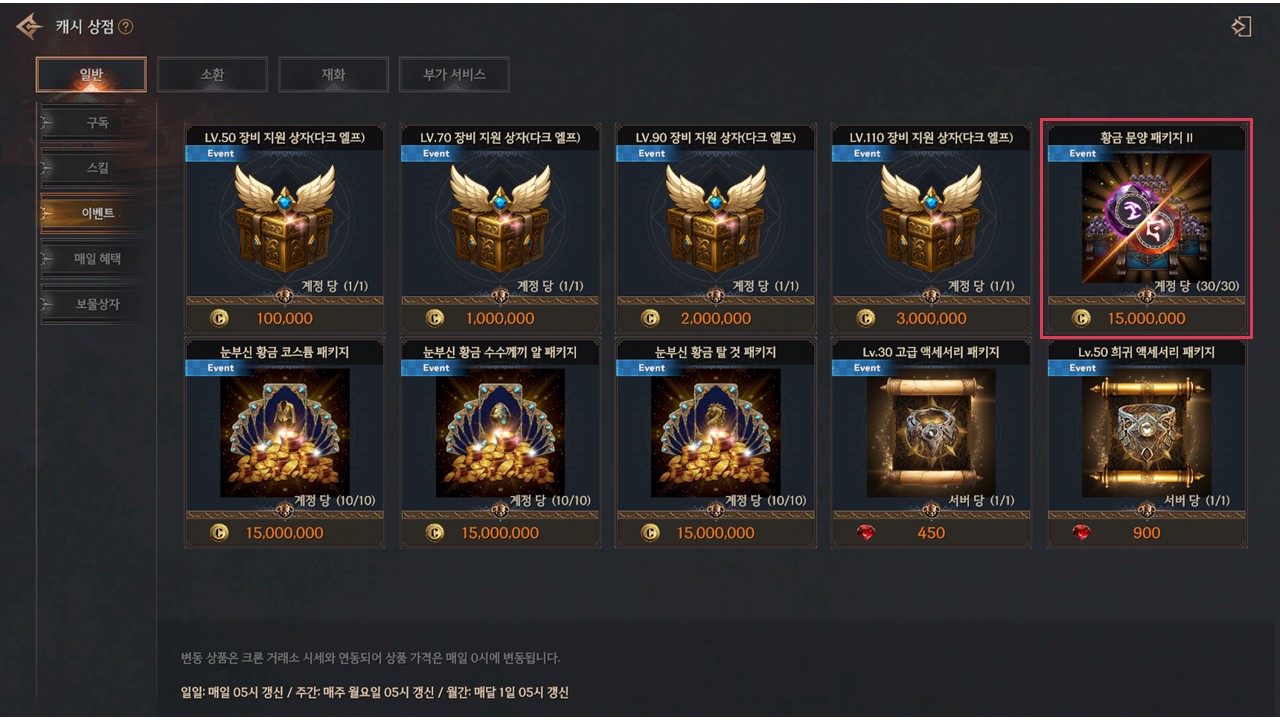Go back using the top-left arrow
1280x720 pixels.
[x=28, y=26]
